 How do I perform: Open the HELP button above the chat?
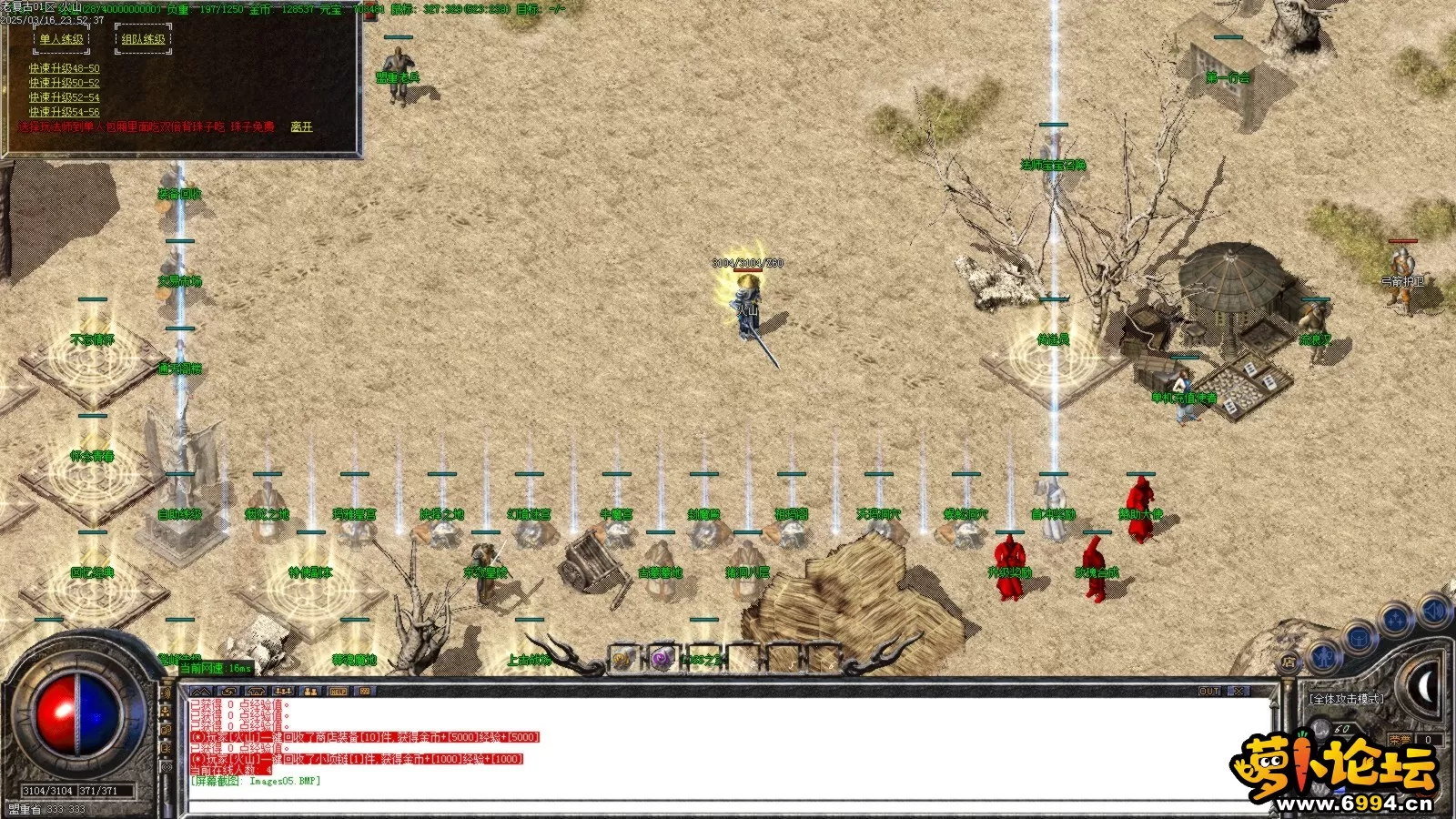click(x=338, y=692)
